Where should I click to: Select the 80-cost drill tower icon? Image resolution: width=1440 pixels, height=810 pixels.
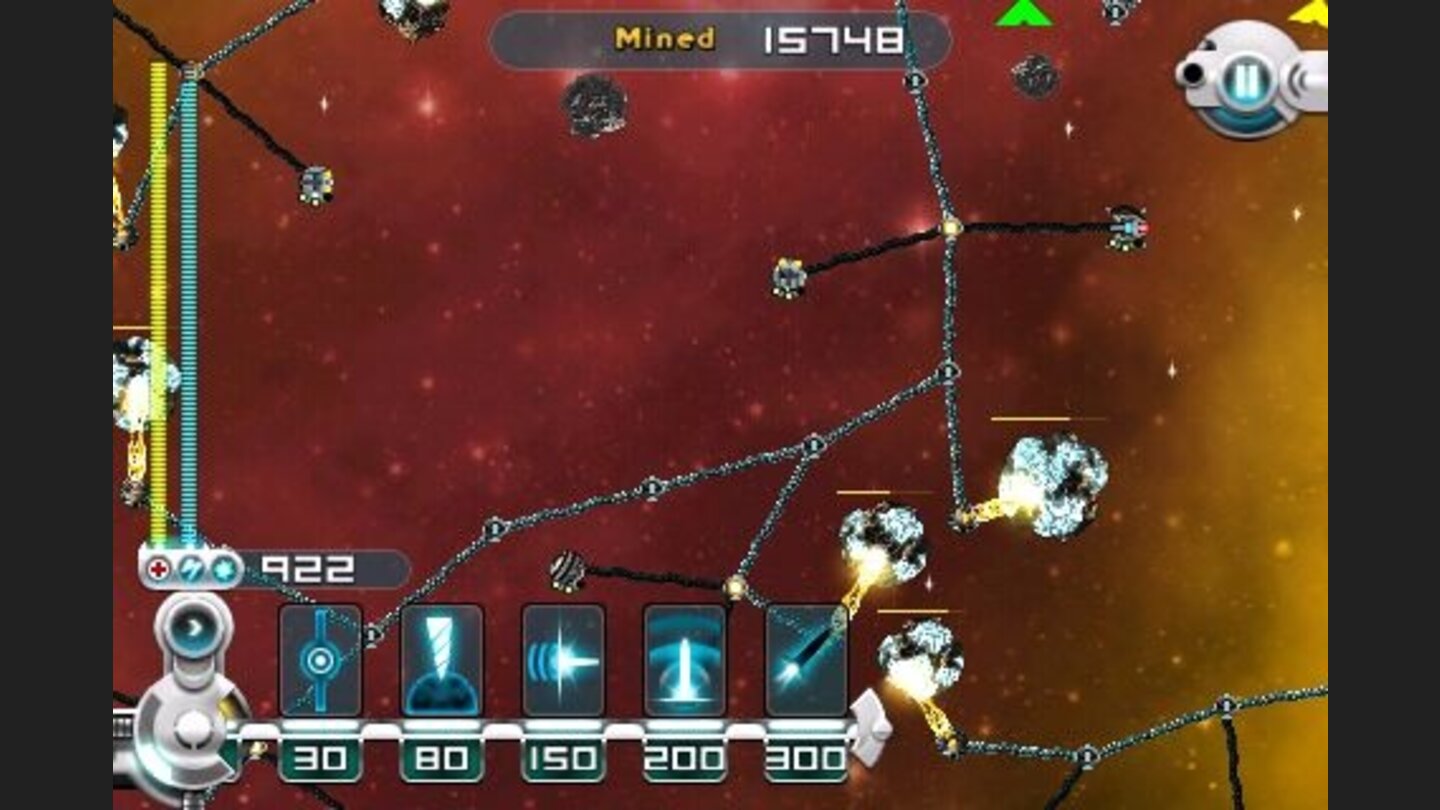point(441,660)
